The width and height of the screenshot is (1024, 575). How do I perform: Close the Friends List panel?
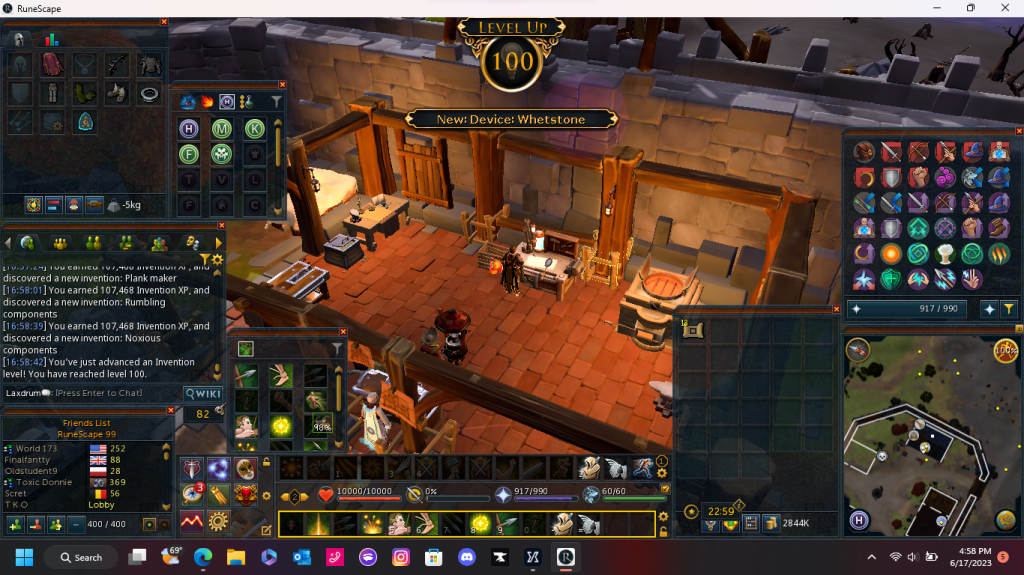[171, 410]
